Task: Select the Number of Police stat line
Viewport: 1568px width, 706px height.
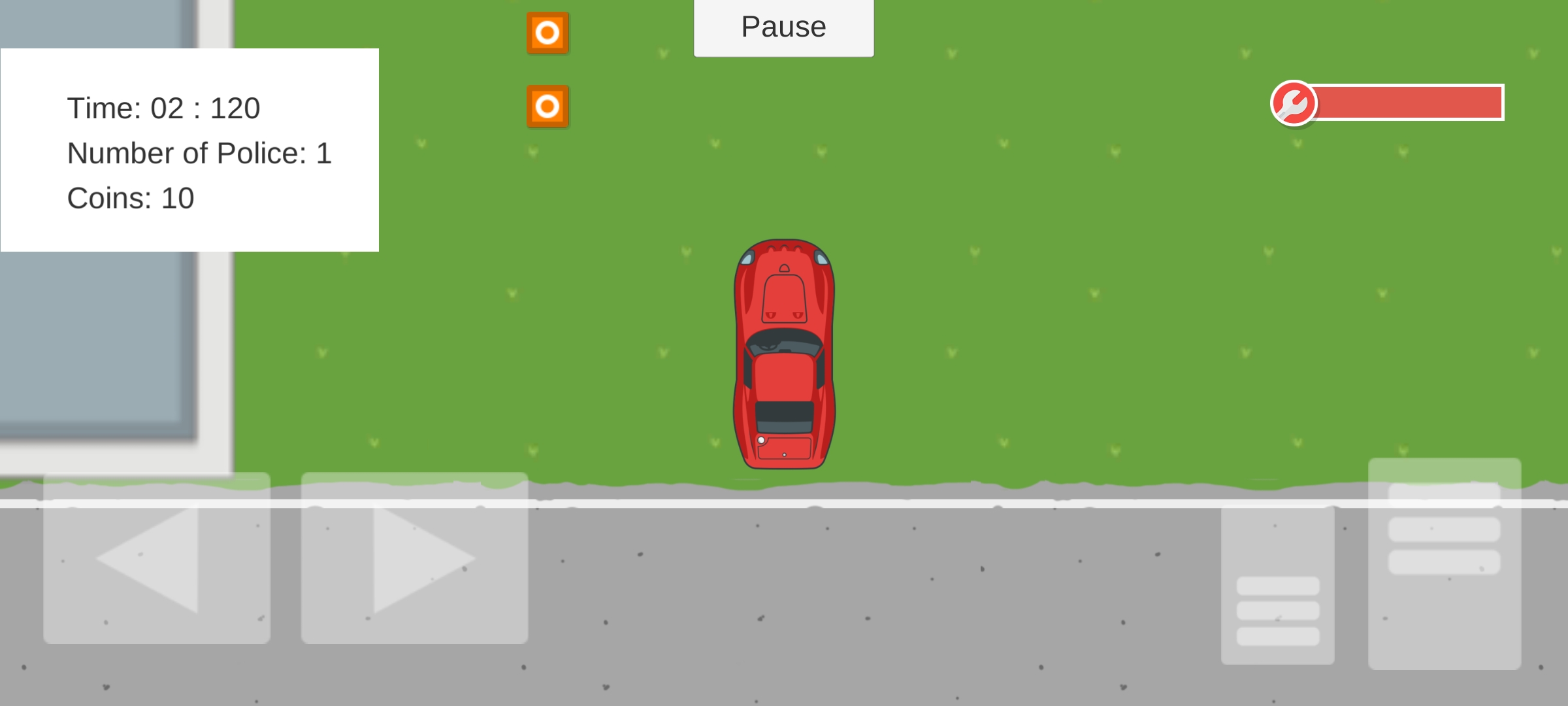Action: pyautogui.click(x=199, y=154)
